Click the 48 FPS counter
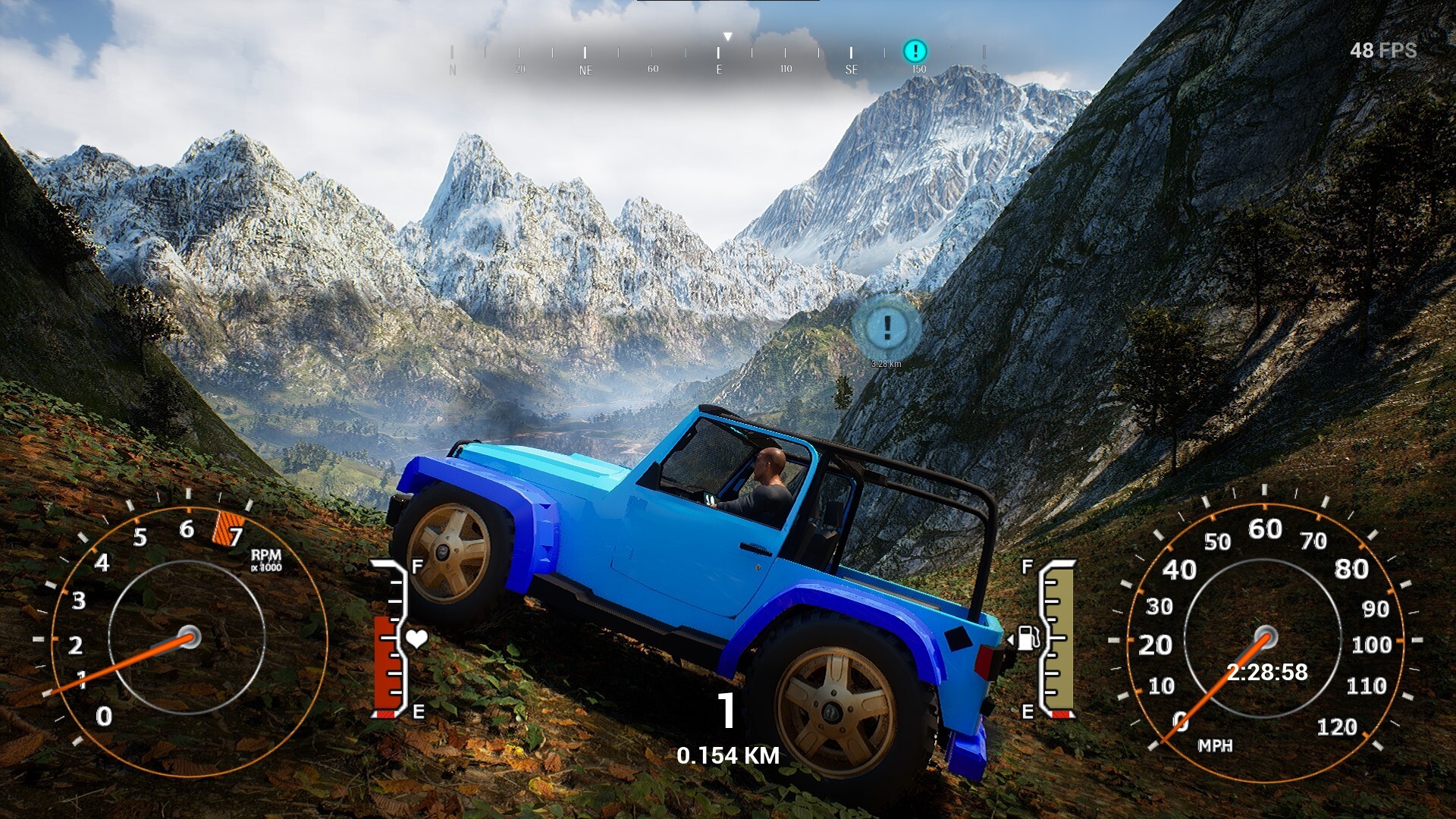Image resolution: width=1456 pixels, height=819 pixels. tap(1382, 52)
